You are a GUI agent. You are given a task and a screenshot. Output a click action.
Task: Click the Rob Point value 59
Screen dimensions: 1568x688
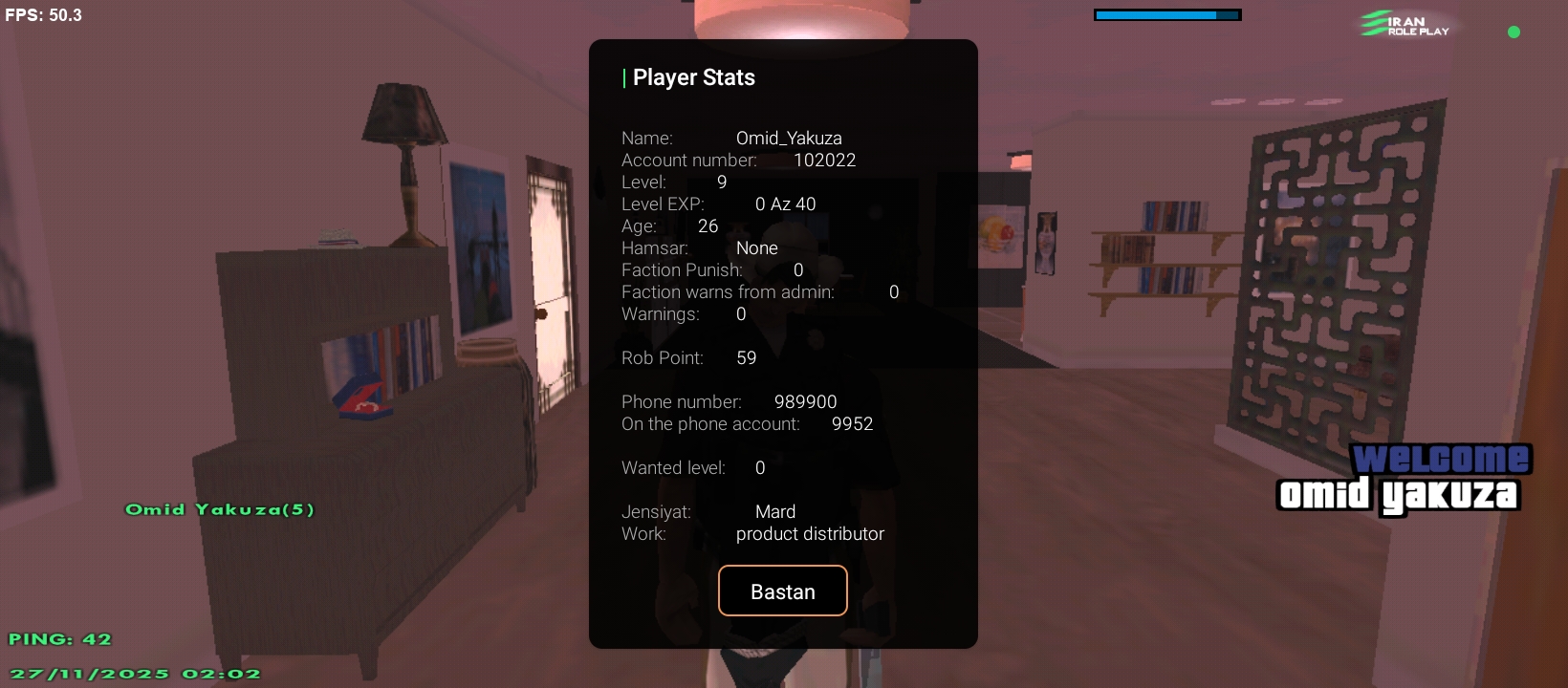tap(747, 357)
